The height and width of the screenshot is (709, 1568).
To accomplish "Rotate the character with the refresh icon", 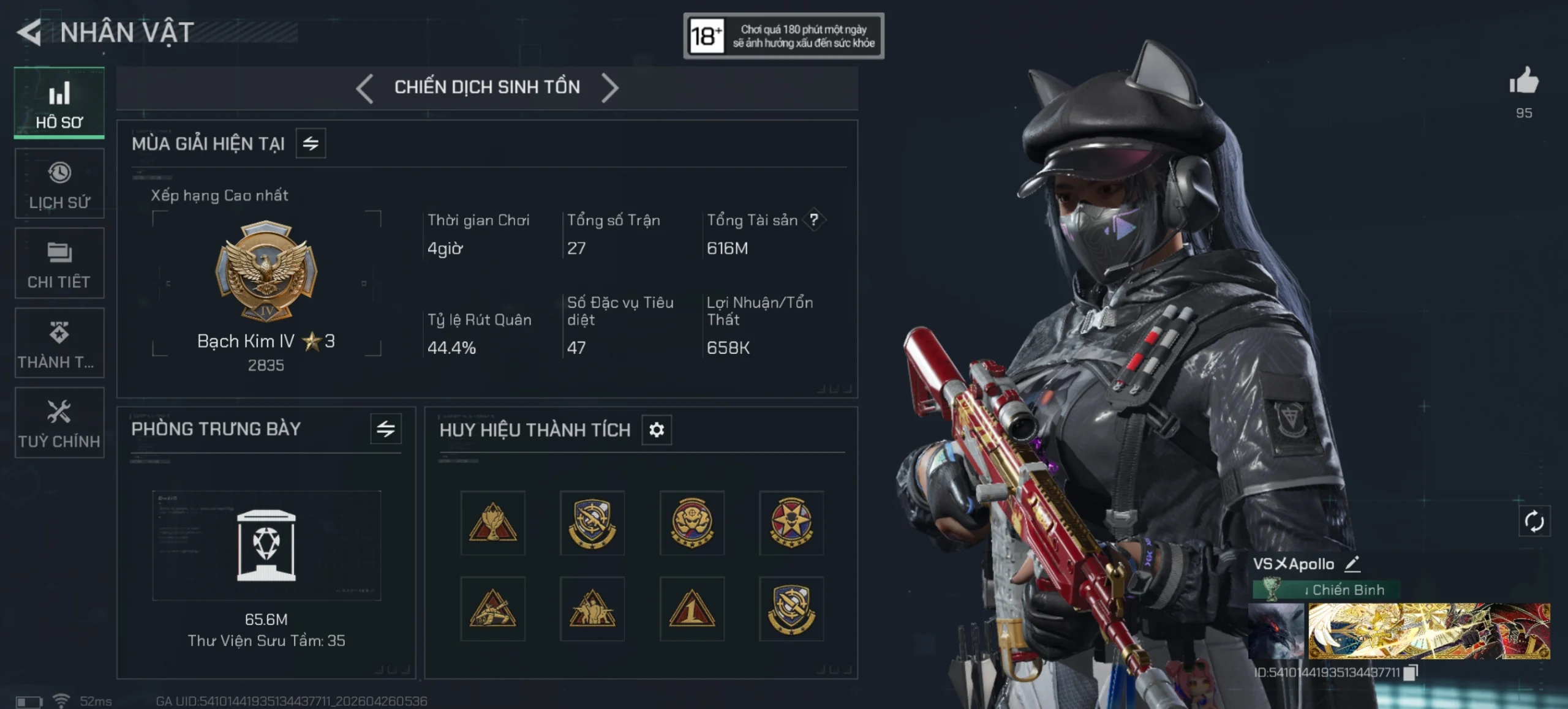I will click(x=1534, y=522).
